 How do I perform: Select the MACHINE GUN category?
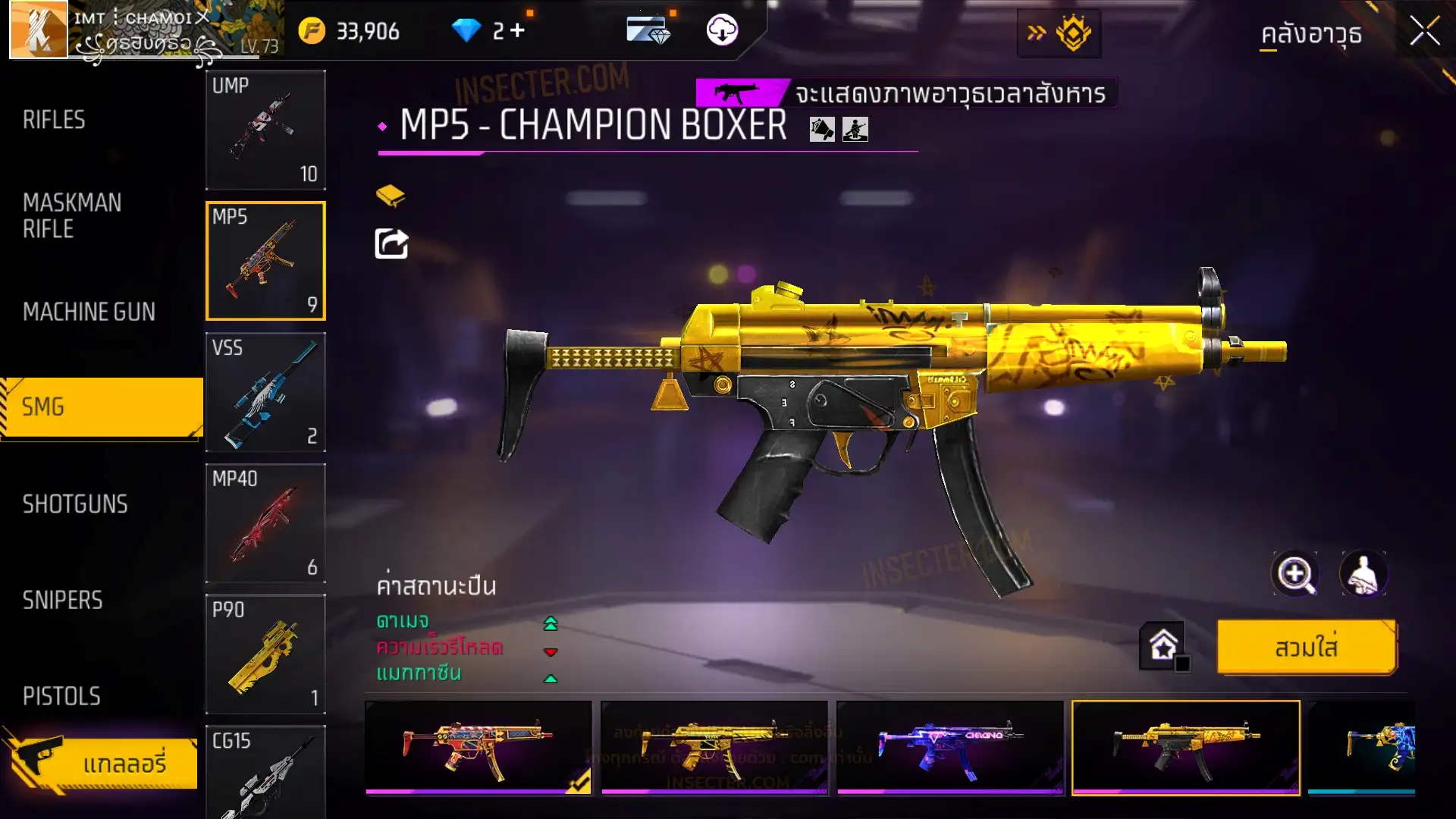(x=89, y=312)
